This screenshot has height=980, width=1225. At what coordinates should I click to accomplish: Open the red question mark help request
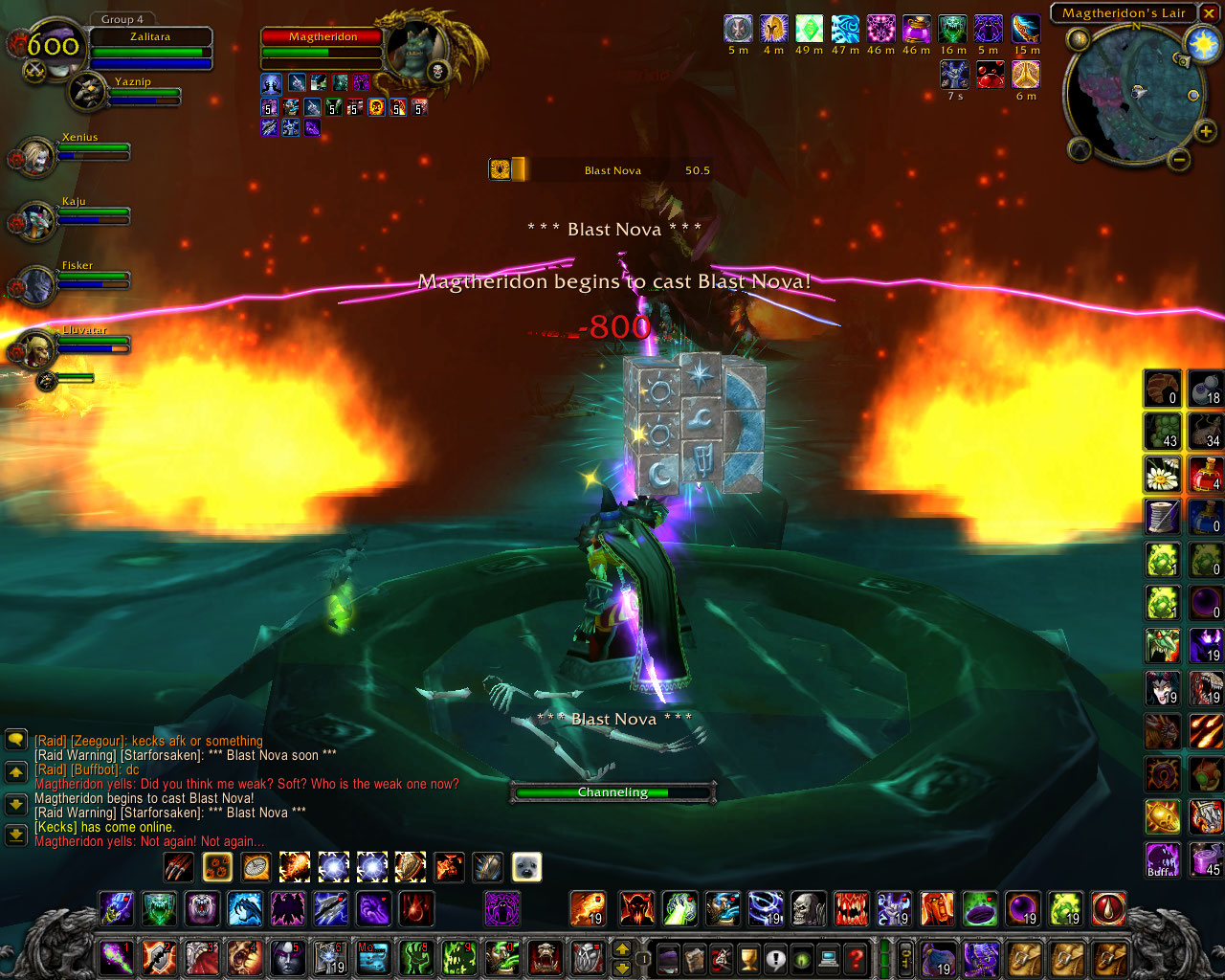(856, 957)
